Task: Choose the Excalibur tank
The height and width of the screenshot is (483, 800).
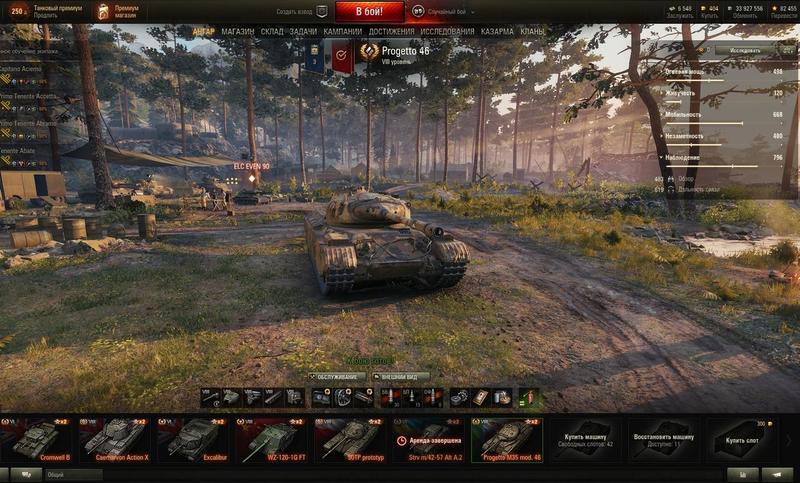Action: click(193, 439)
